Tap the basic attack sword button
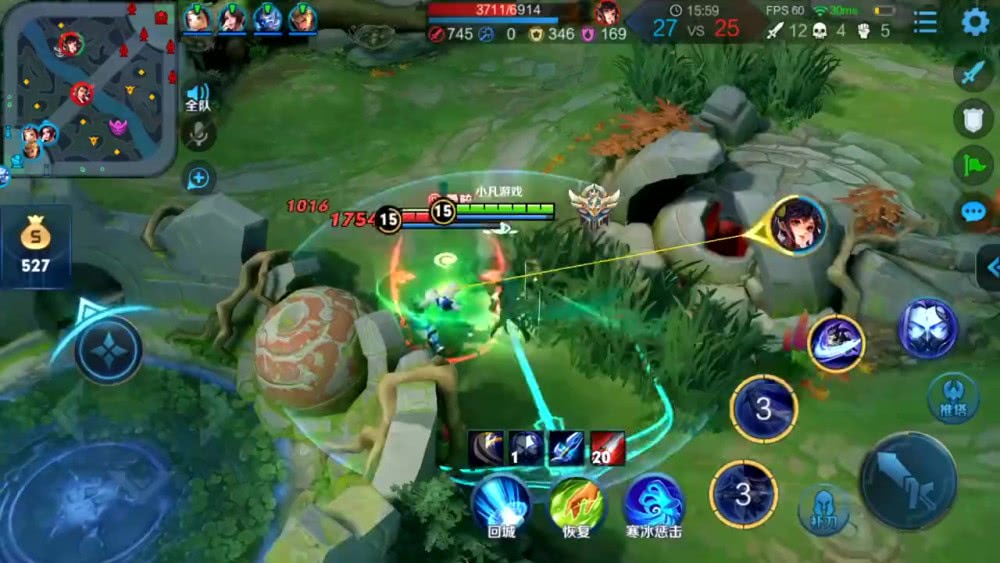 pos(908,480)
